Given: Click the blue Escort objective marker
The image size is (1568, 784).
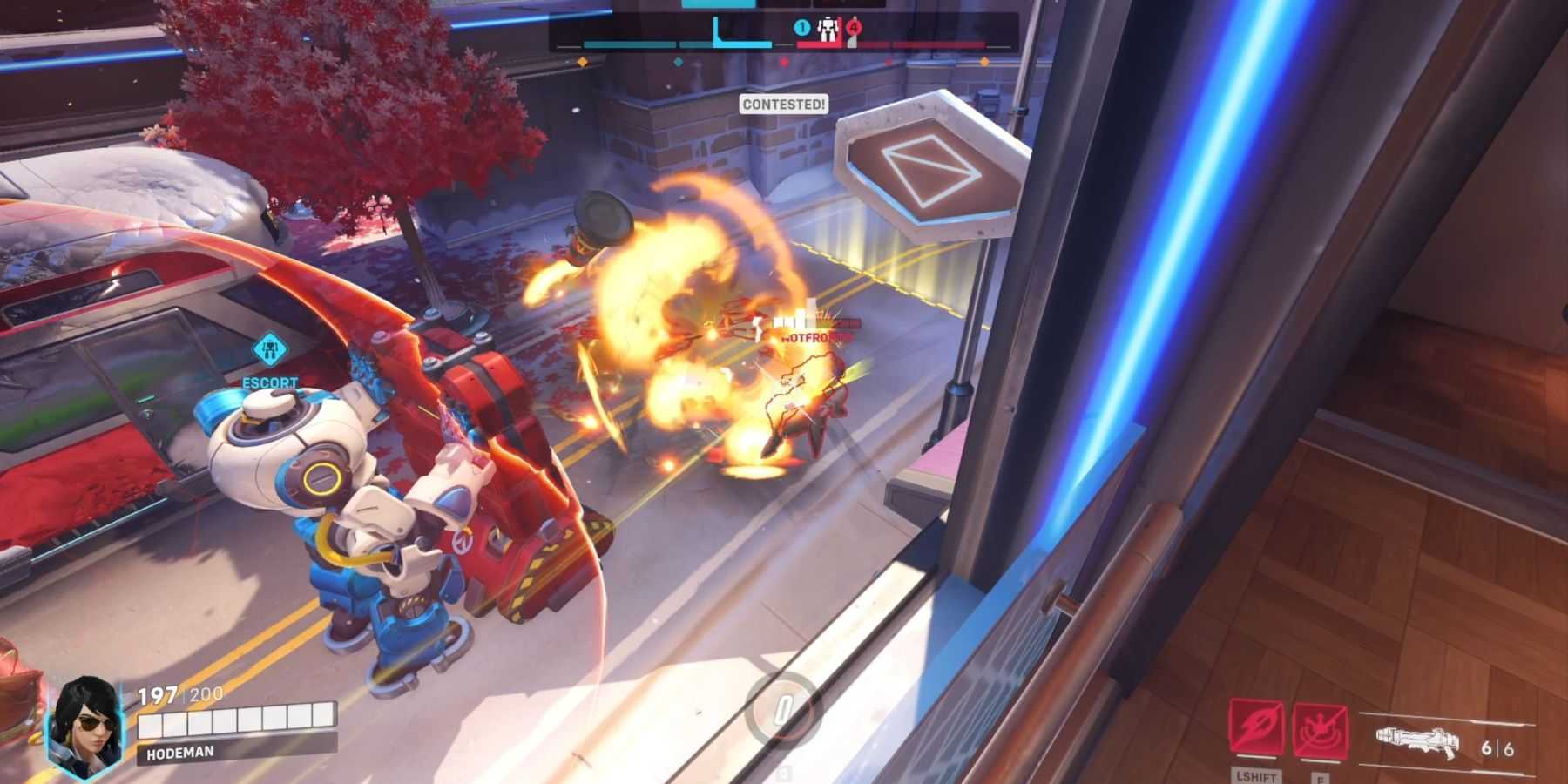Looking at the screenshot, I should [x=271, y=351].
